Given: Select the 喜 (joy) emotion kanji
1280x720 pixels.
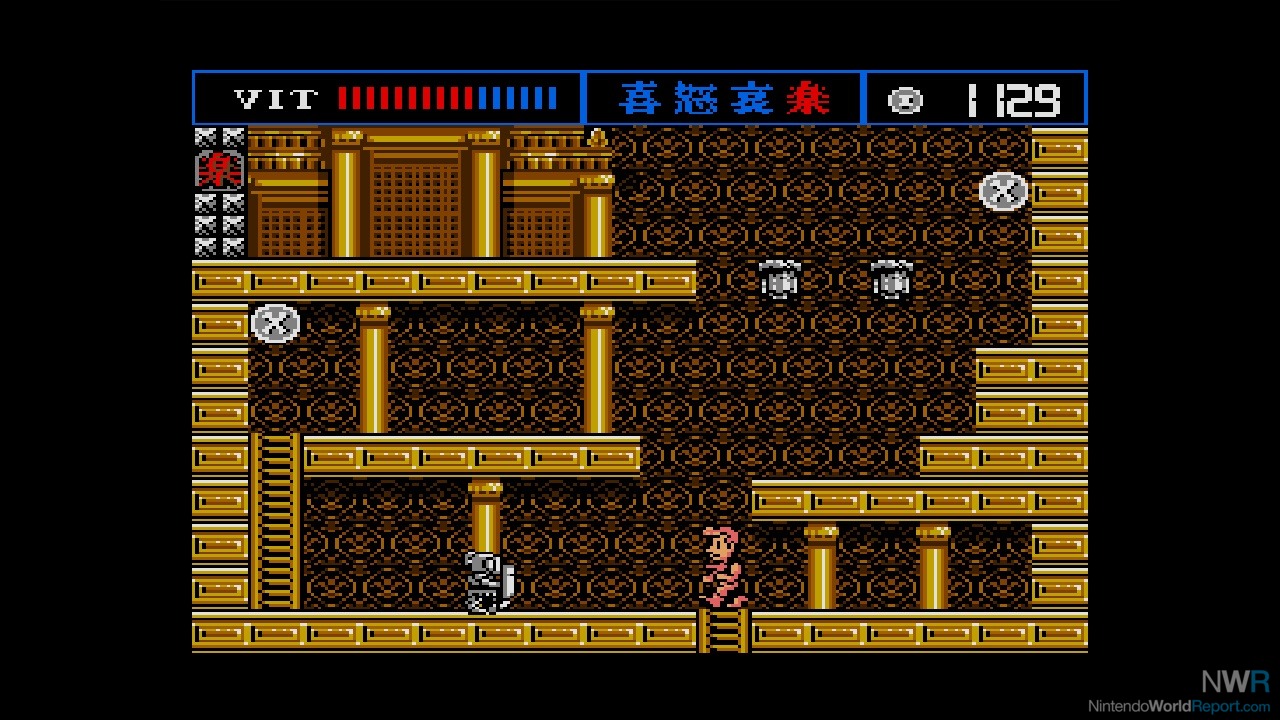Looking at the screenshot, I should (x=642, y=98).
